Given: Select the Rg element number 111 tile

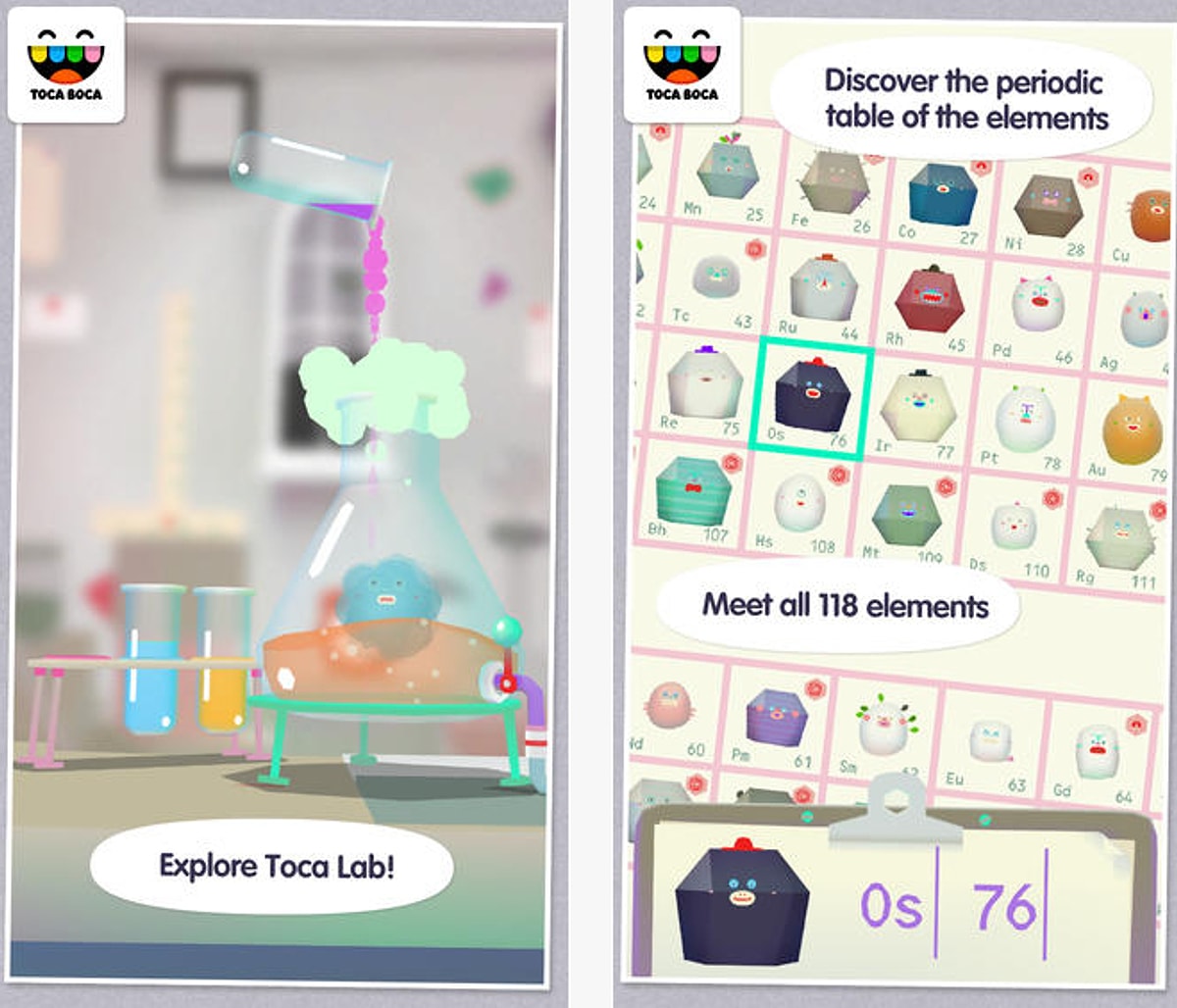Looking at the screenshot, I should coord(1119,540).
